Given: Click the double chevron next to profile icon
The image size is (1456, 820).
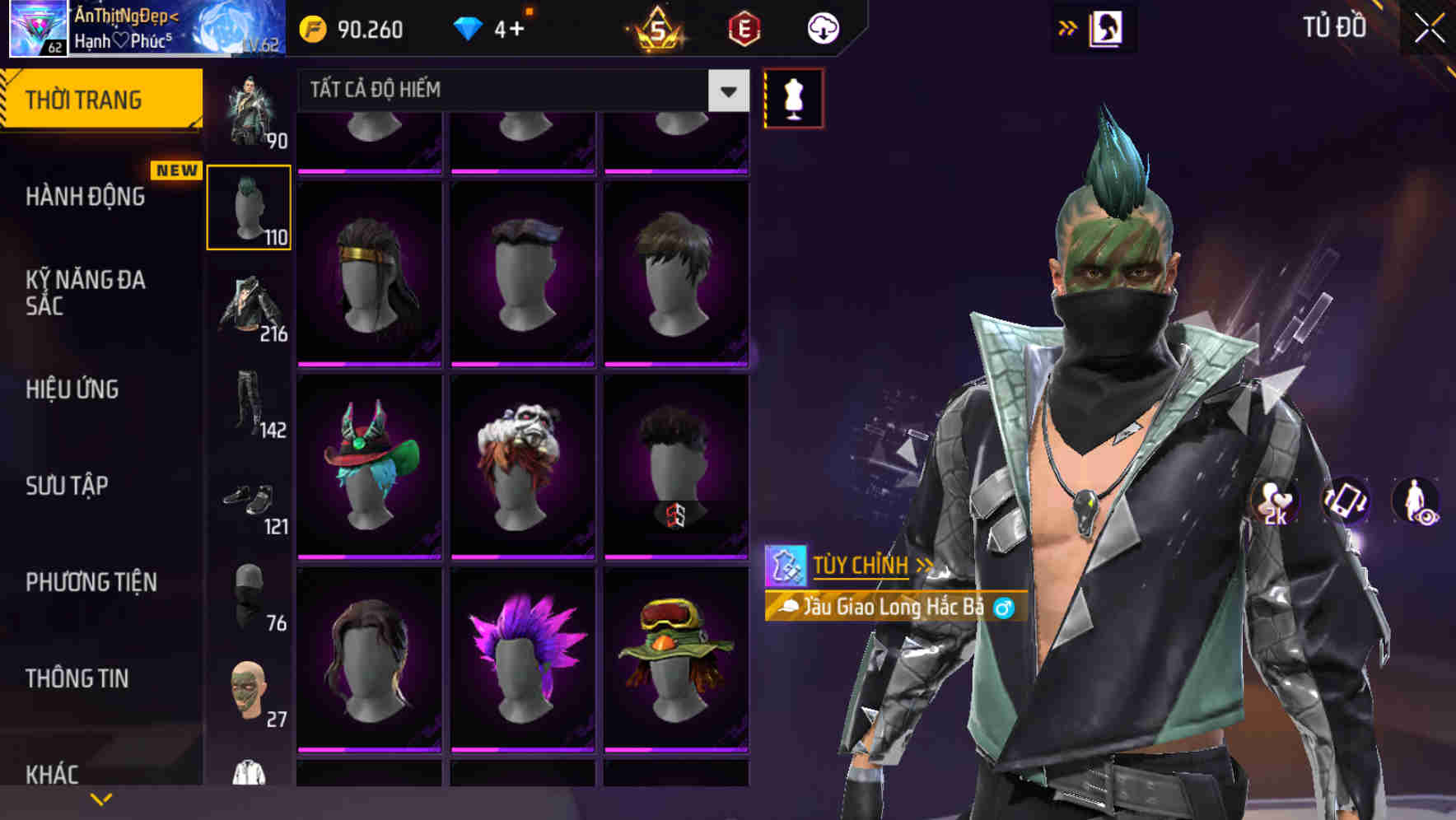Looking at the screenshot, I should click(1068, 27).
